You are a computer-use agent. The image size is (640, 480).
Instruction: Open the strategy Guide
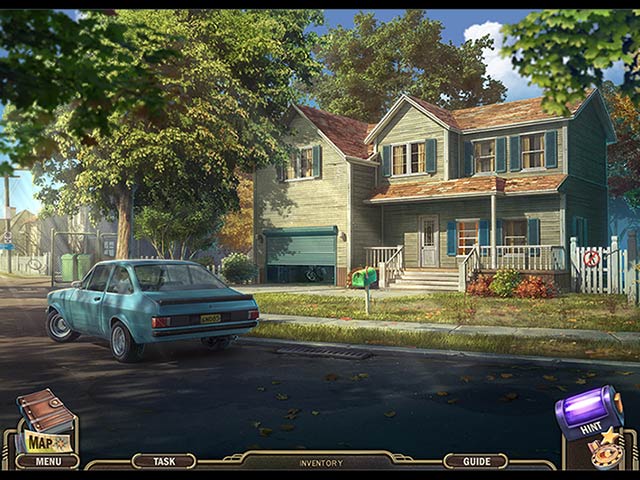click(475, 462)
